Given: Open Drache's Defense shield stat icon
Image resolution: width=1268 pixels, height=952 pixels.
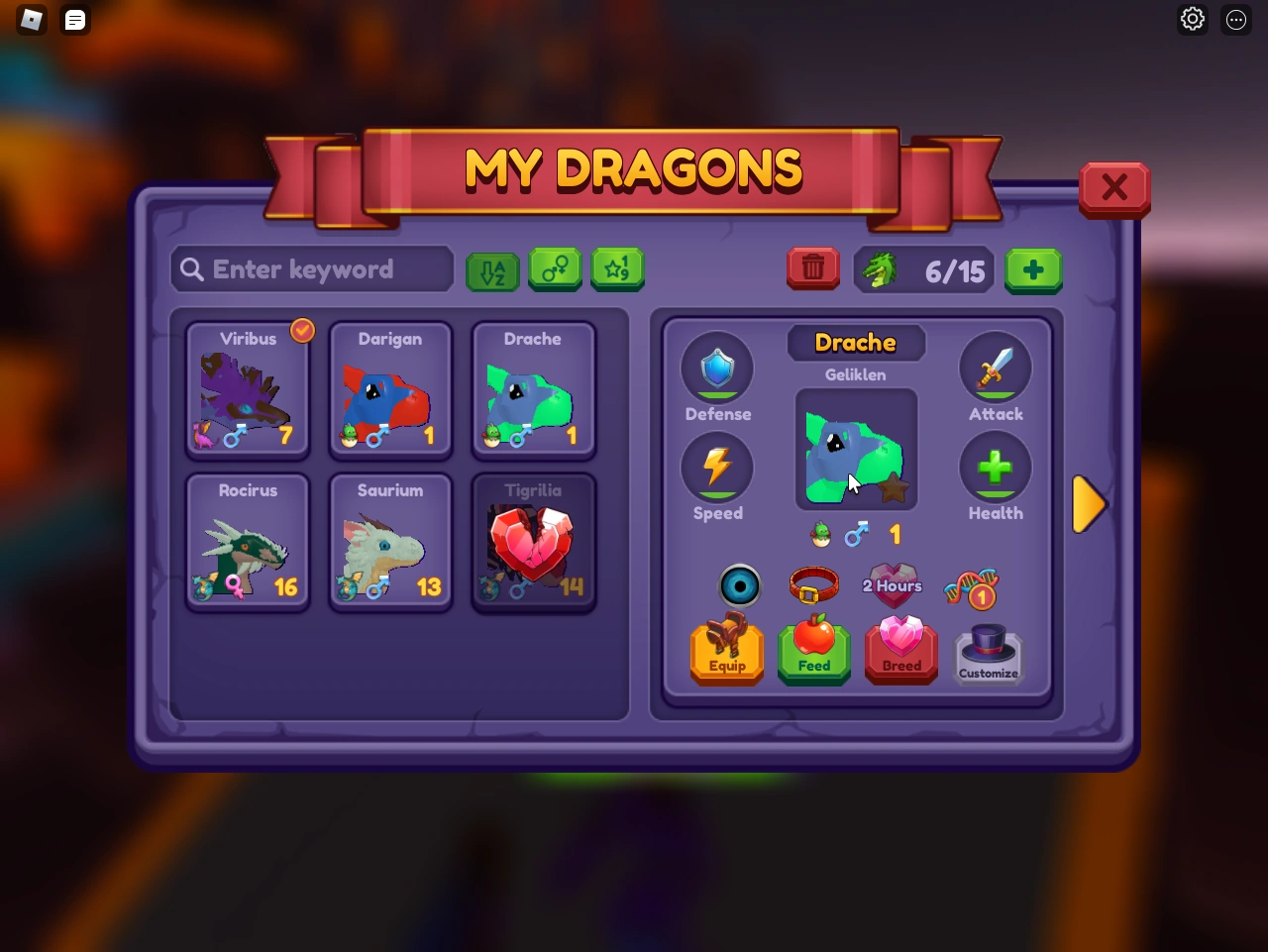Looking at the screenshot, I should [717, 368].
